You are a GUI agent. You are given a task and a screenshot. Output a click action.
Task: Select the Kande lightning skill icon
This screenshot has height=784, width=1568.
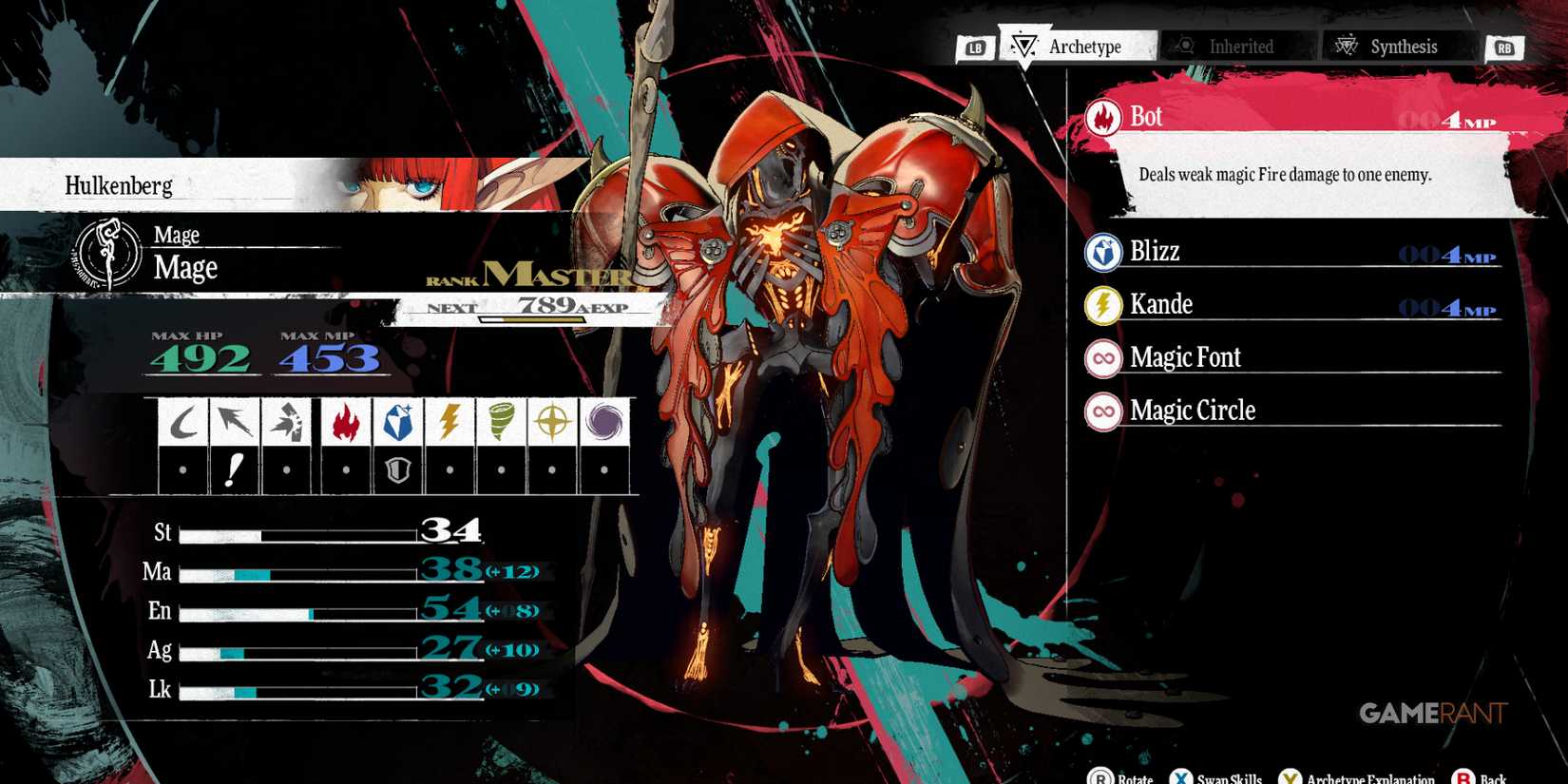(1102, 304)
